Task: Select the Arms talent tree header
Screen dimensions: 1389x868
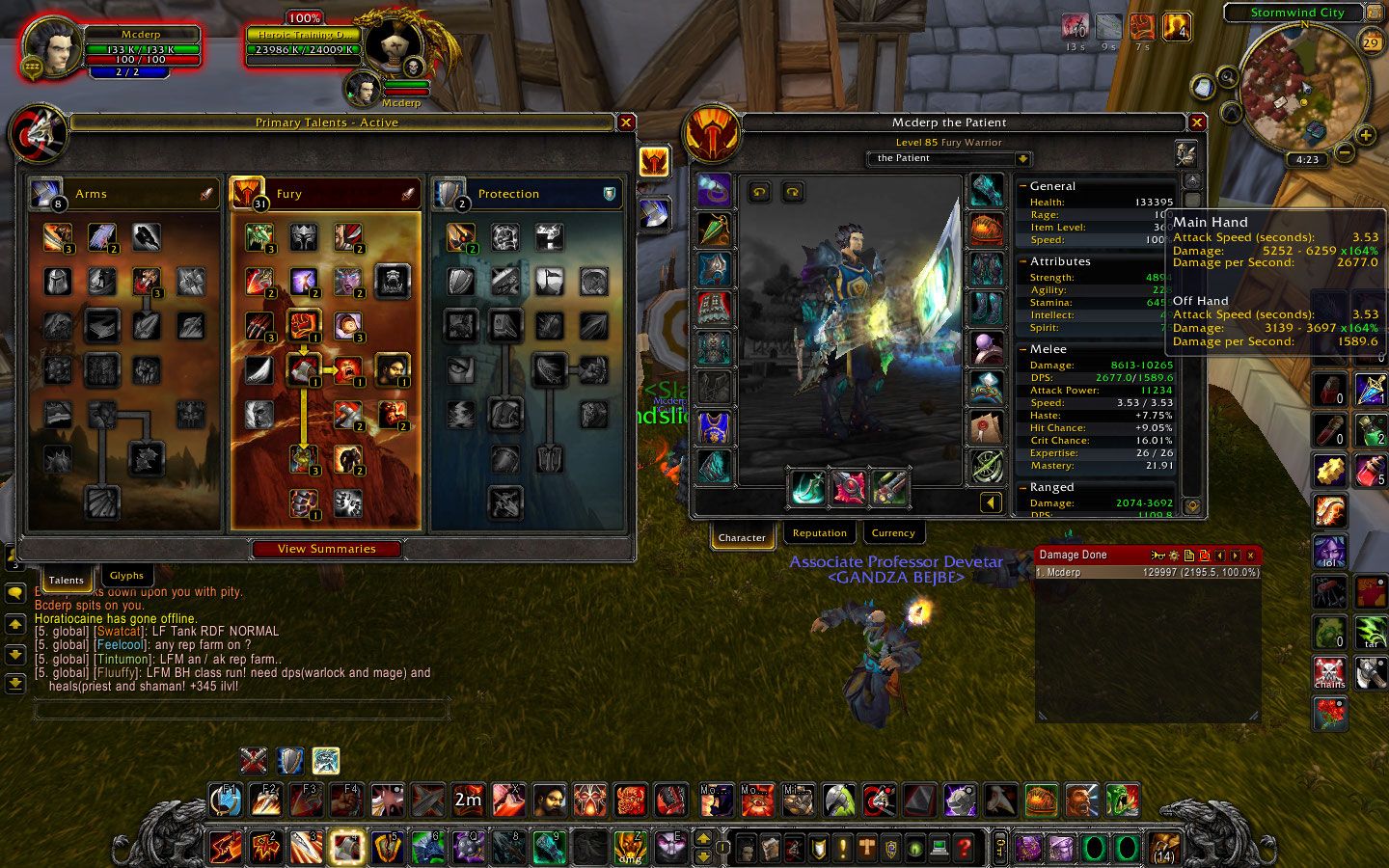Action: click(125, 194)
